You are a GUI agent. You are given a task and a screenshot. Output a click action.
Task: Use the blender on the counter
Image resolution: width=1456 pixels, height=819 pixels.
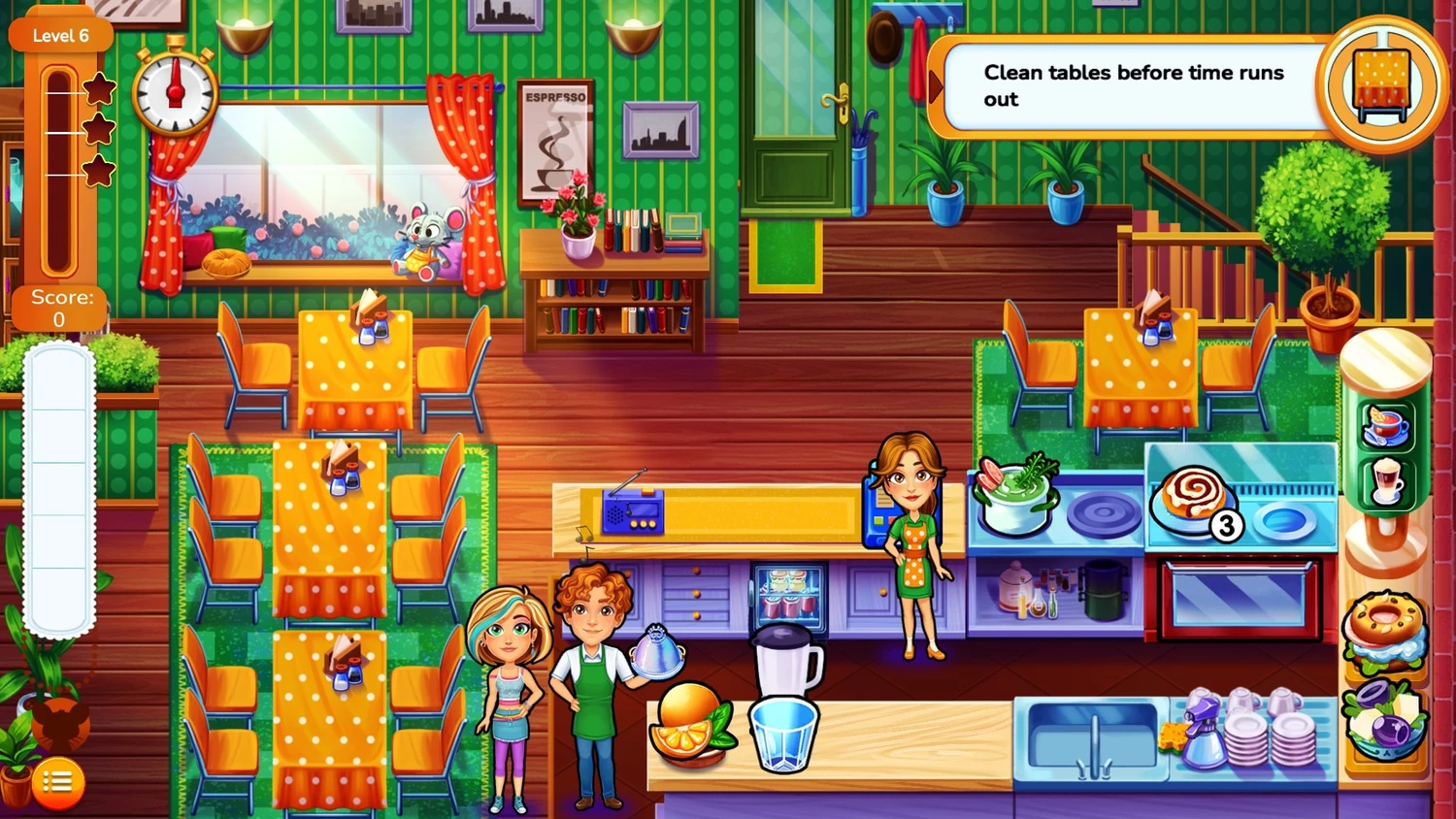786,660
